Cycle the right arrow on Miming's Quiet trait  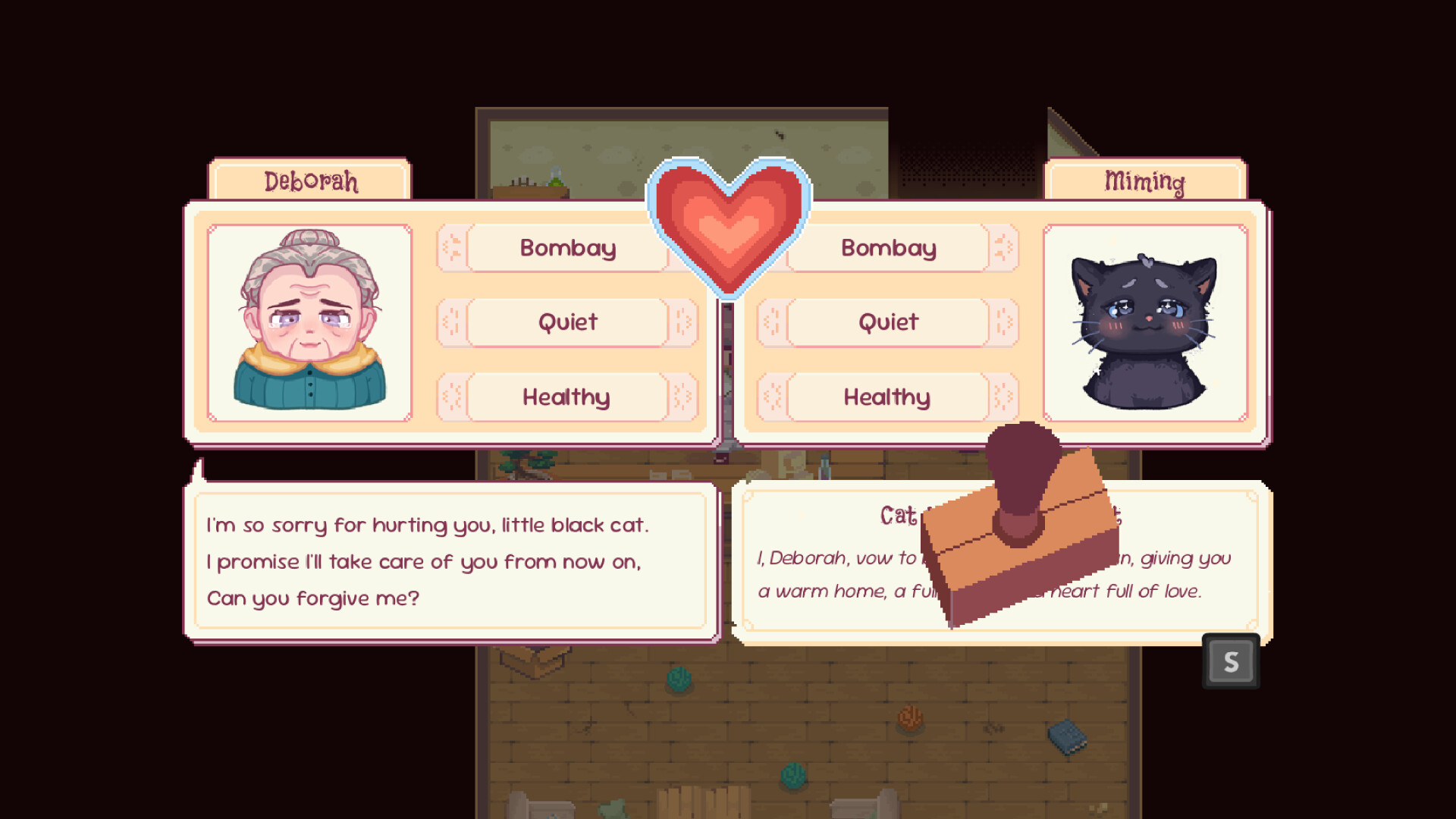(1001, 322)
